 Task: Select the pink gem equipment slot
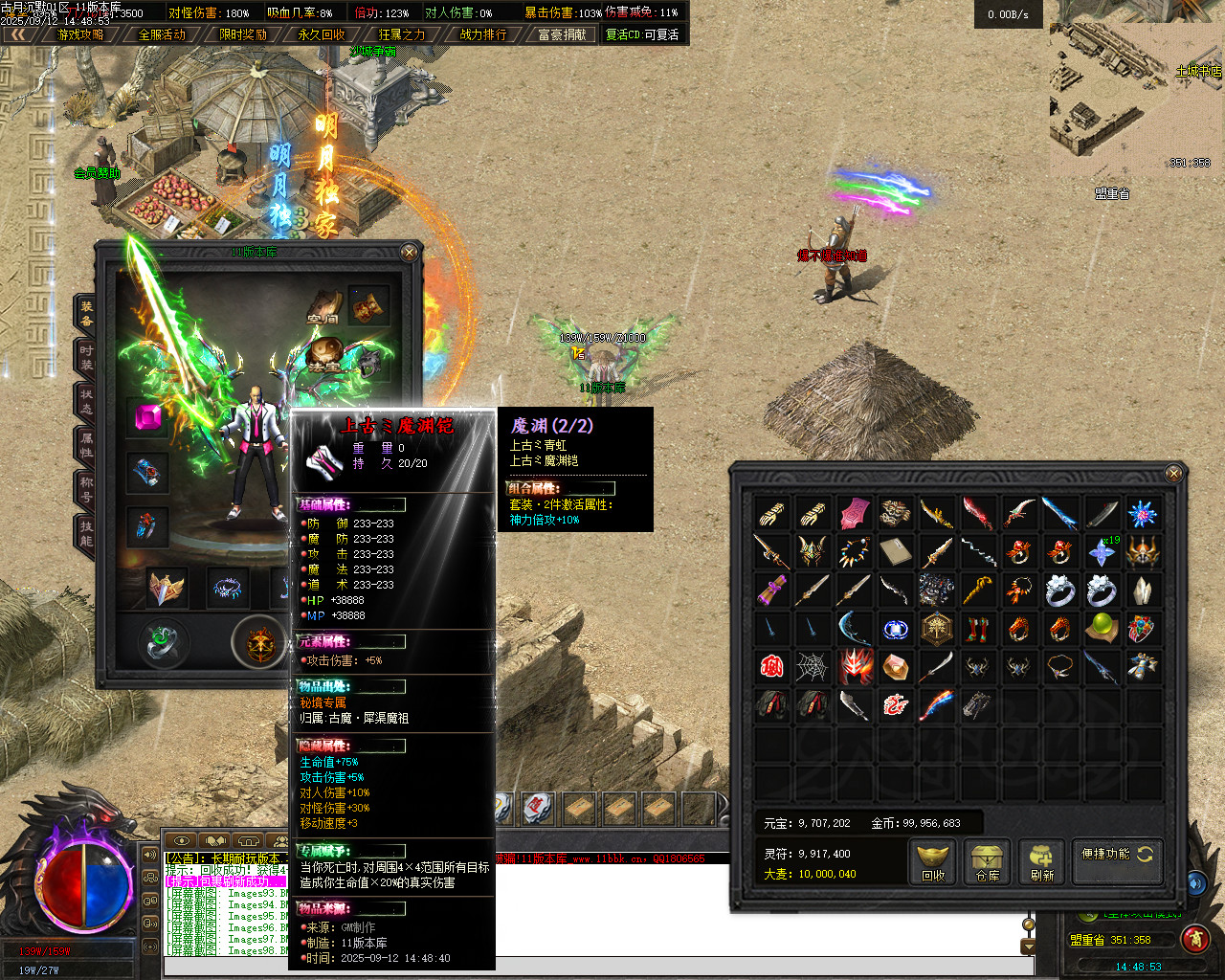[x=148, y=419]
